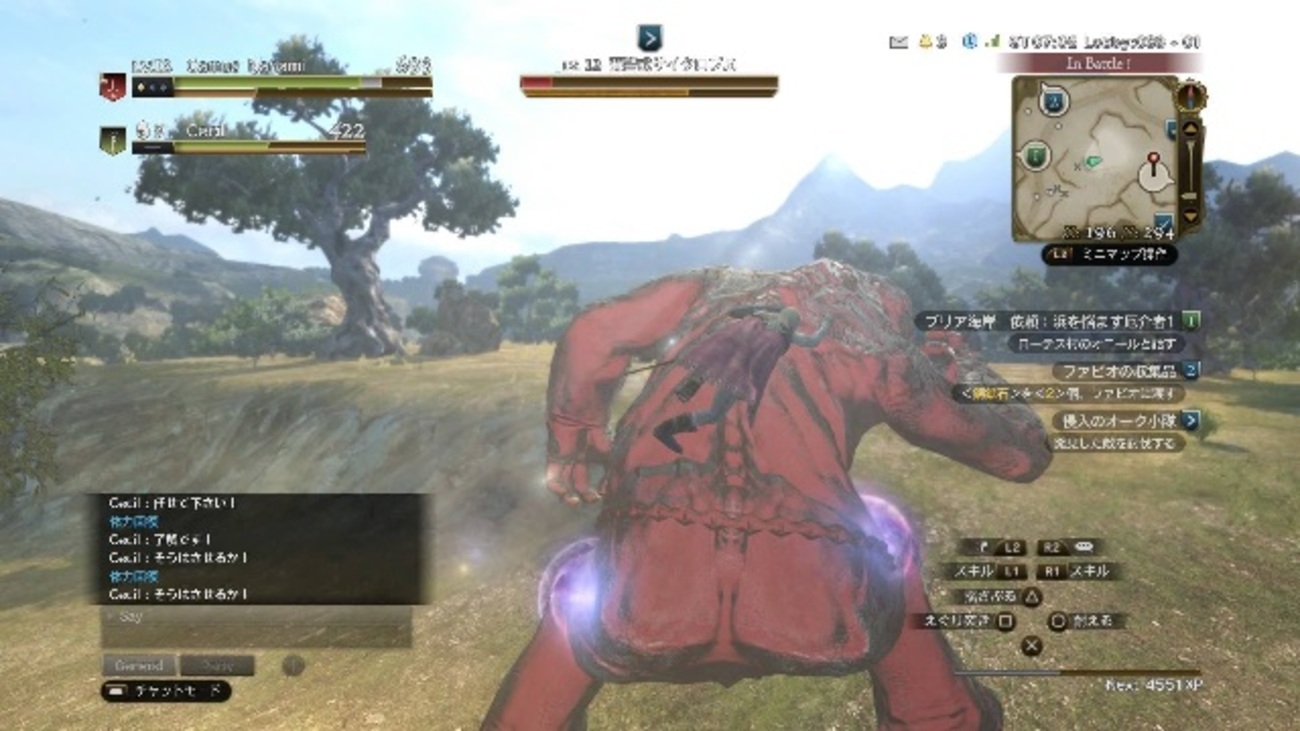Select the red job emblem of the player
Screen dimensions: 1300x731
(112, 87)
